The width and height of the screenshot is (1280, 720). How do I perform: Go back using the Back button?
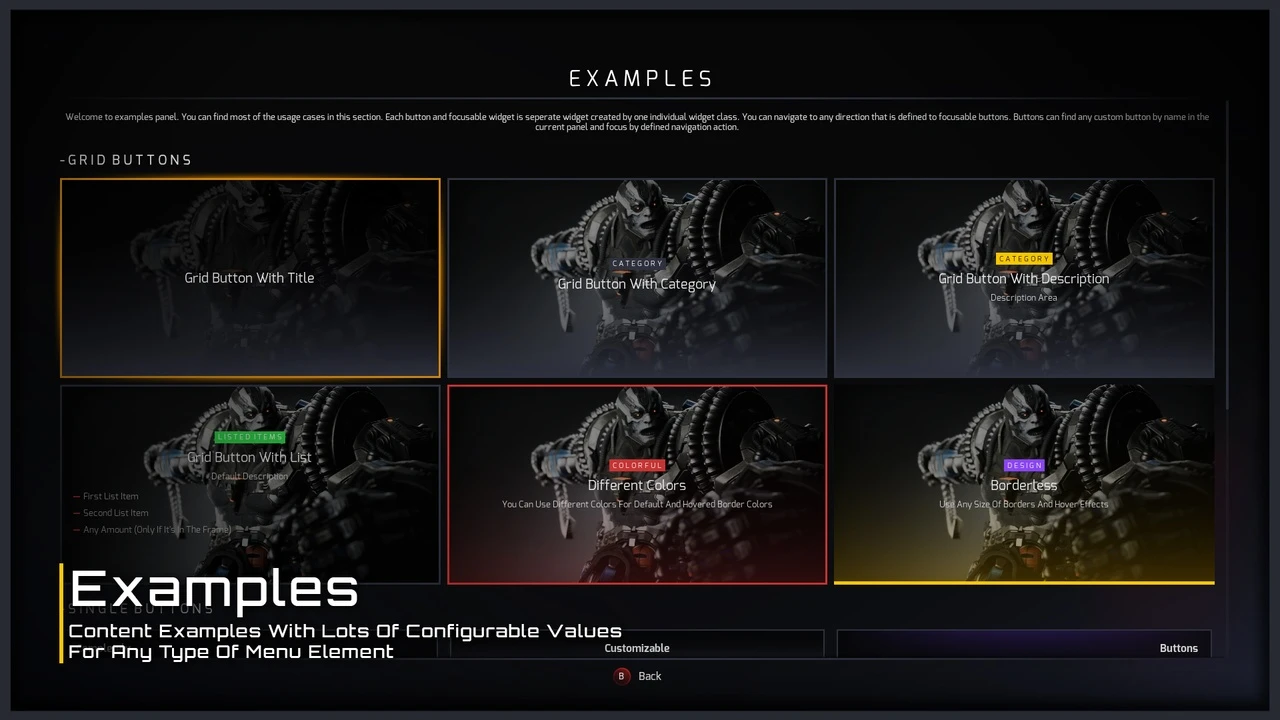coord(638,676)
